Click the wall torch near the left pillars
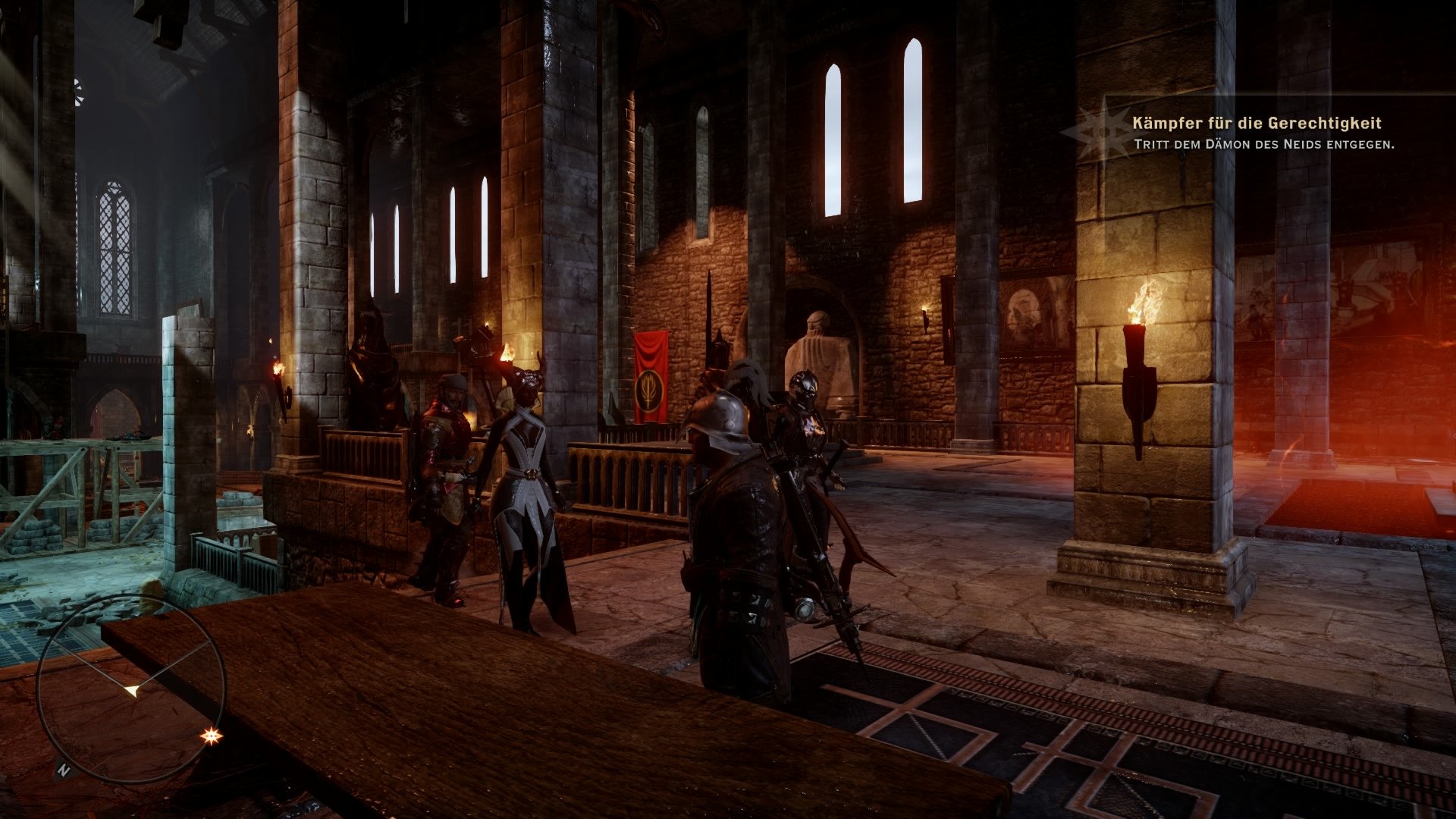Image resolution: width=1456 pixels, height=819 pixels. click(x=278, y=369)
